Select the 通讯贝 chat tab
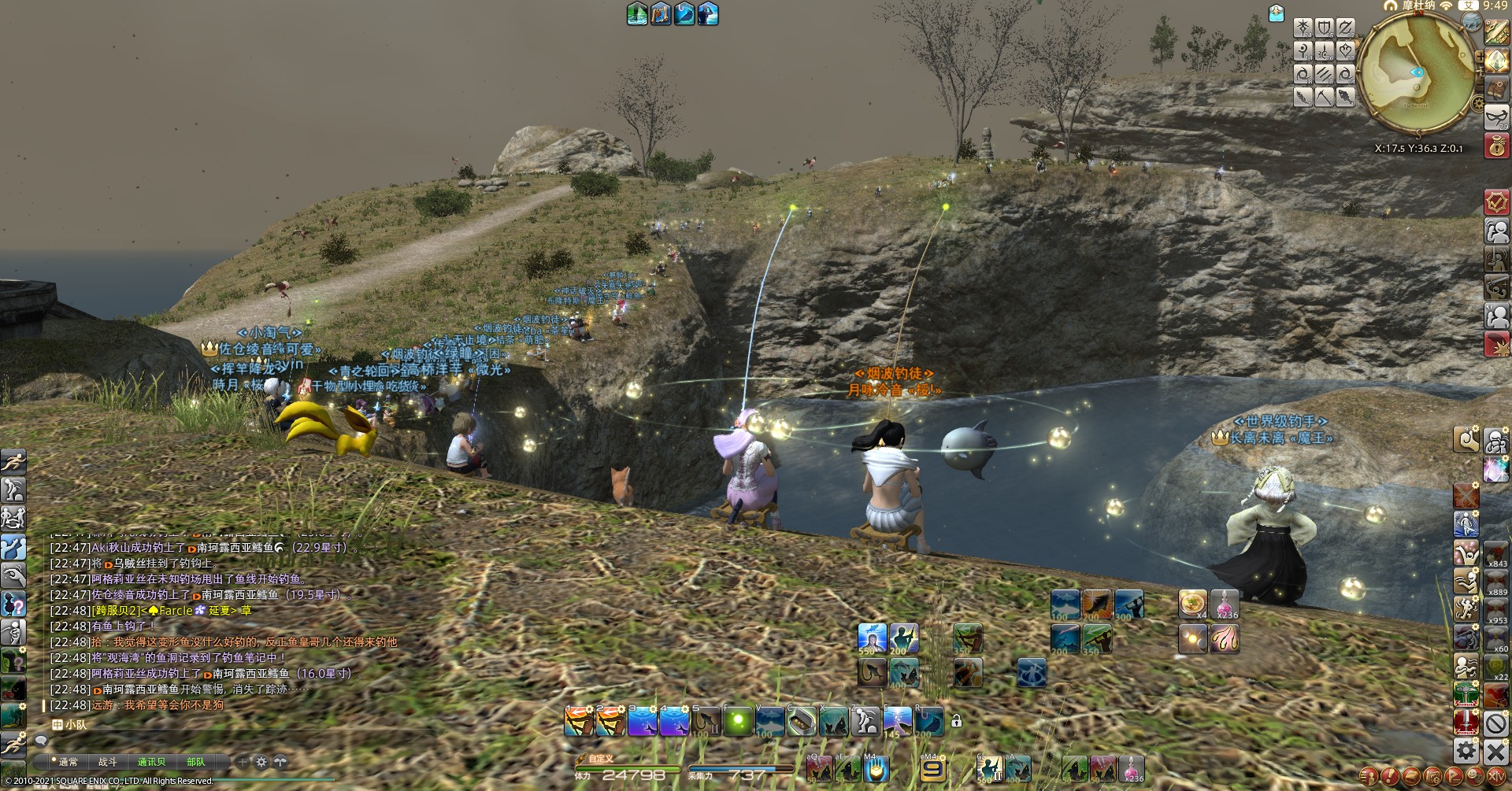This screenshot has height=791, width=1512. (151, 762)
